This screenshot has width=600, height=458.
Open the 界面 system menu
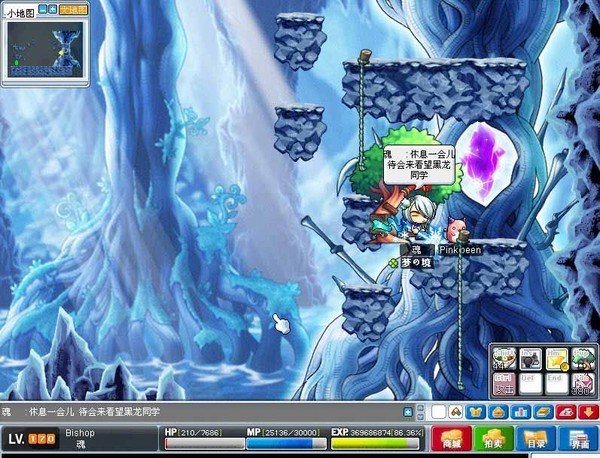pos(578,439)
